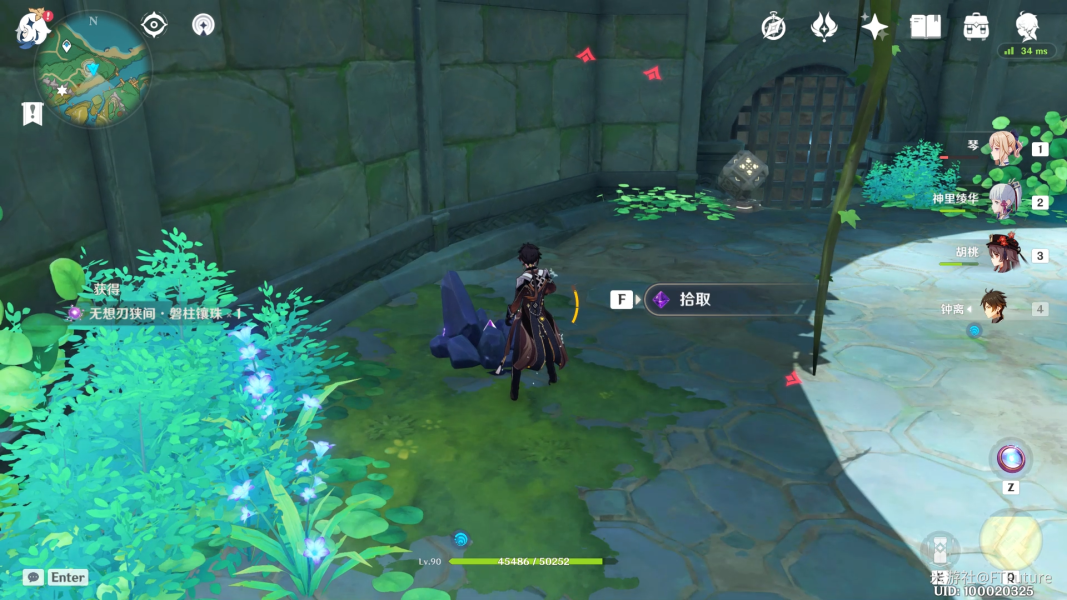The height and width of the screenshot is (600, 1067).
Task: Switch to party member 琴
Action: 1002,149
